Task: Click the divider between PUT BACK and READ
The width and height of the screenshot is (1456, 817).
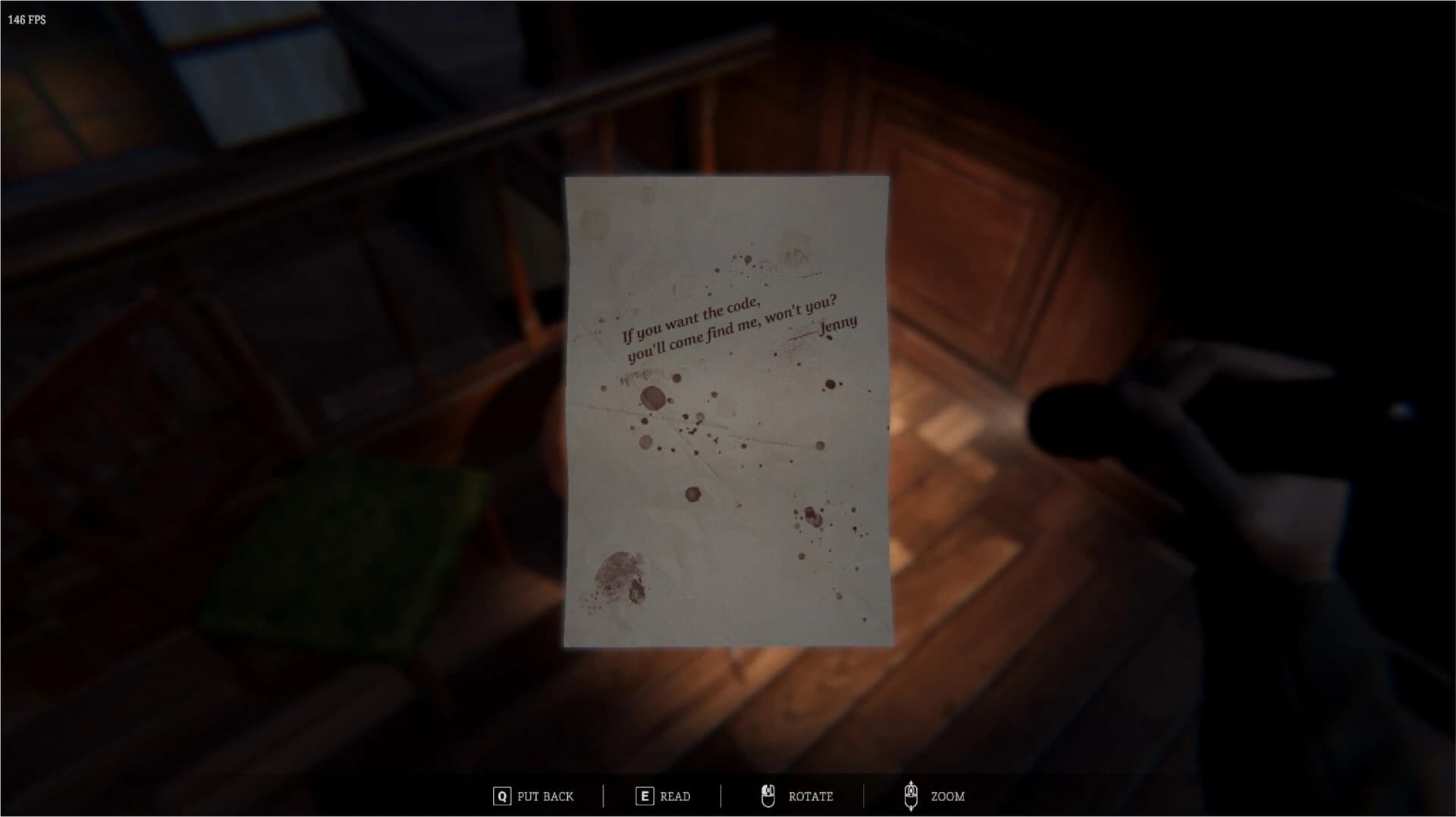Action: click(603, 796)
